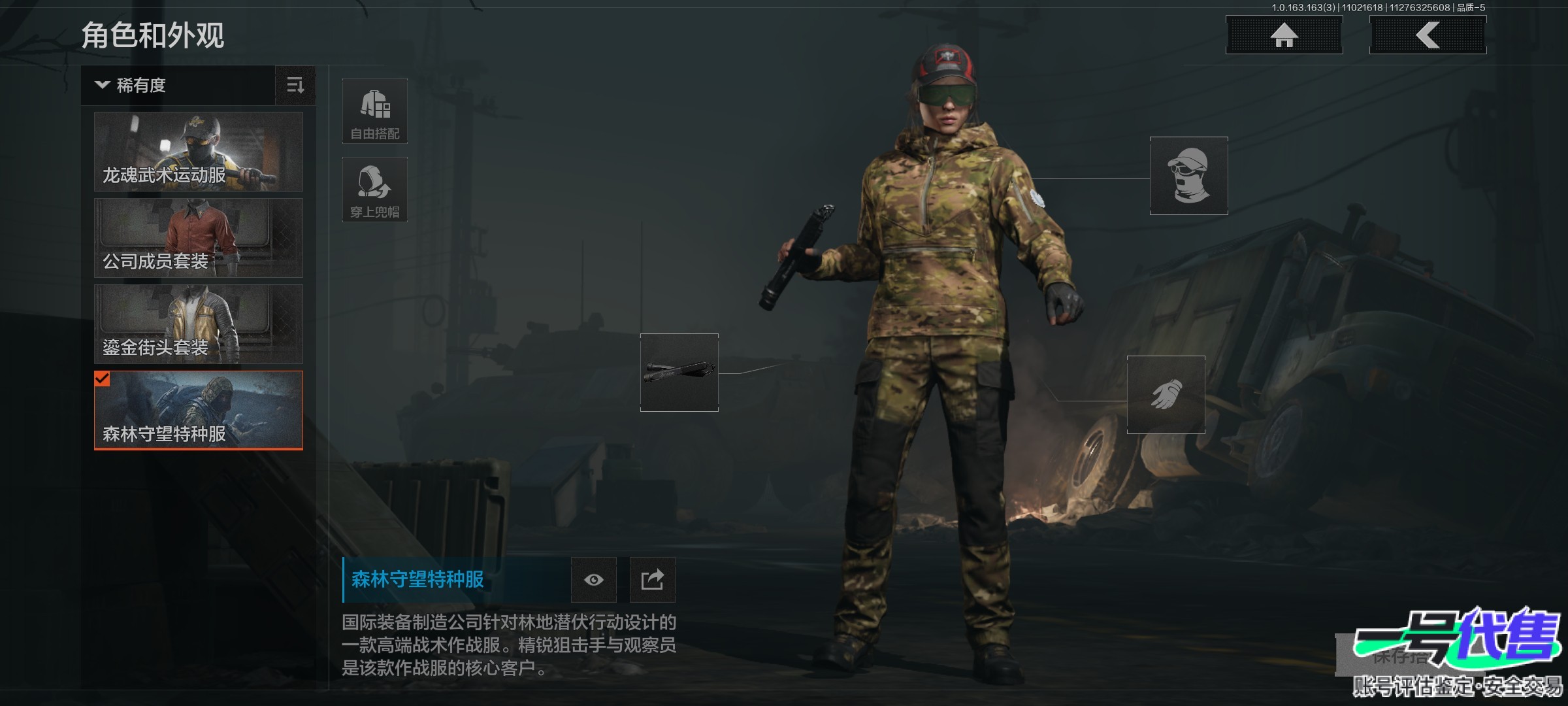
Task: Share the outfit with the share icon
Action: (652, 580)
